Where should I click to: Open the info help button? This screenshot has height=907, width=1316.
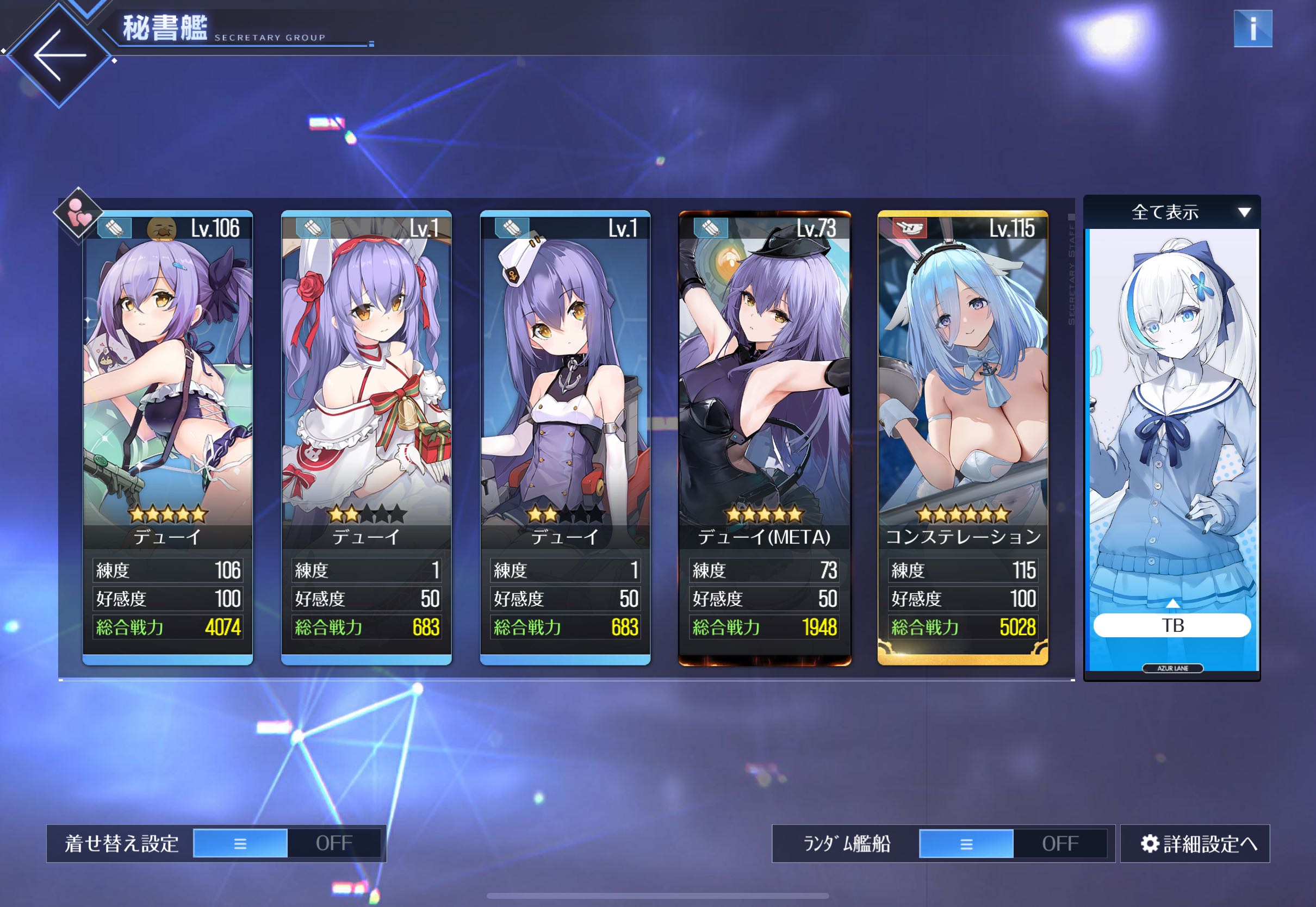[x=1252, y=28]
